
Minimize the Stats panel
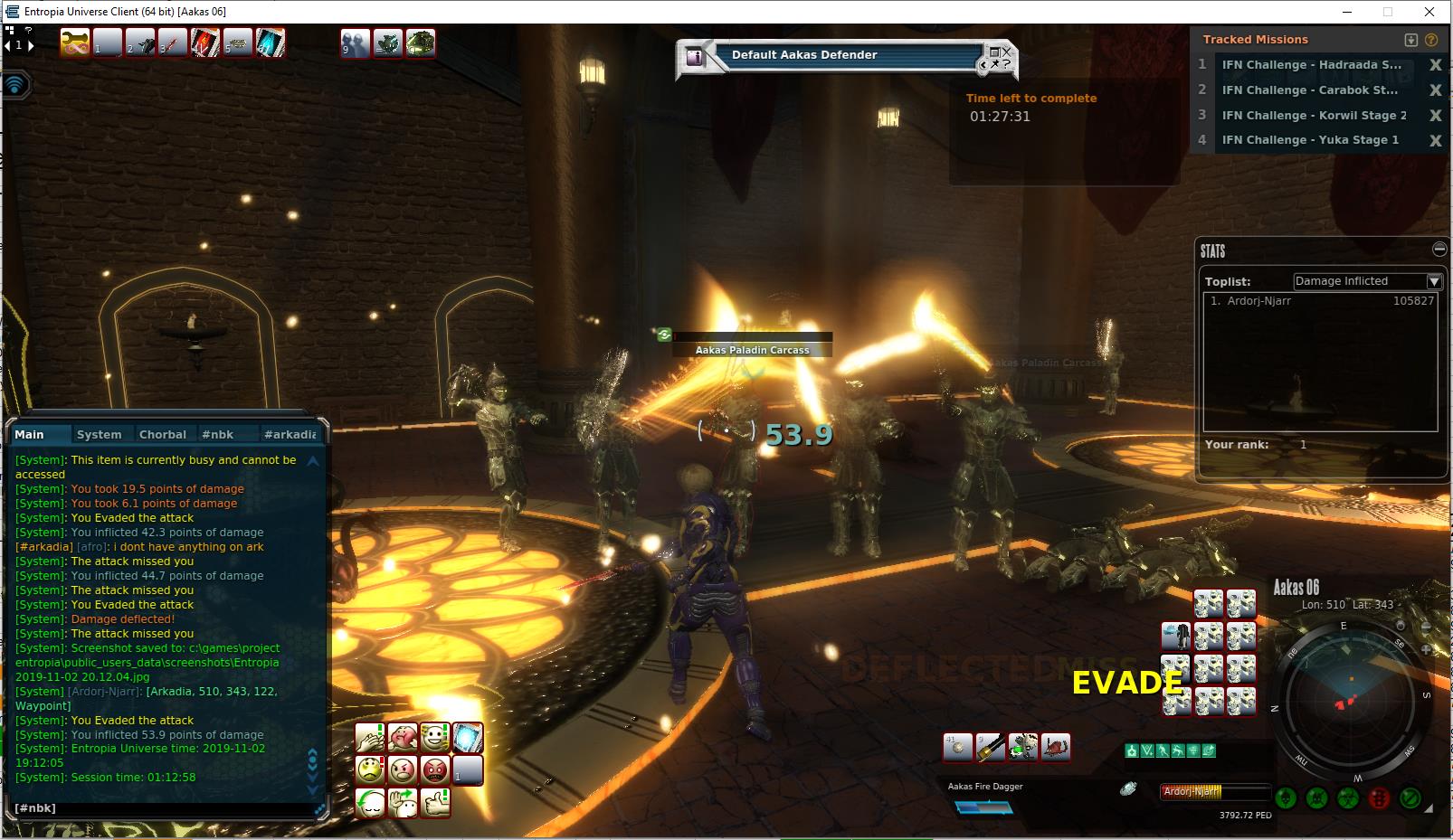coord(1439,249)
